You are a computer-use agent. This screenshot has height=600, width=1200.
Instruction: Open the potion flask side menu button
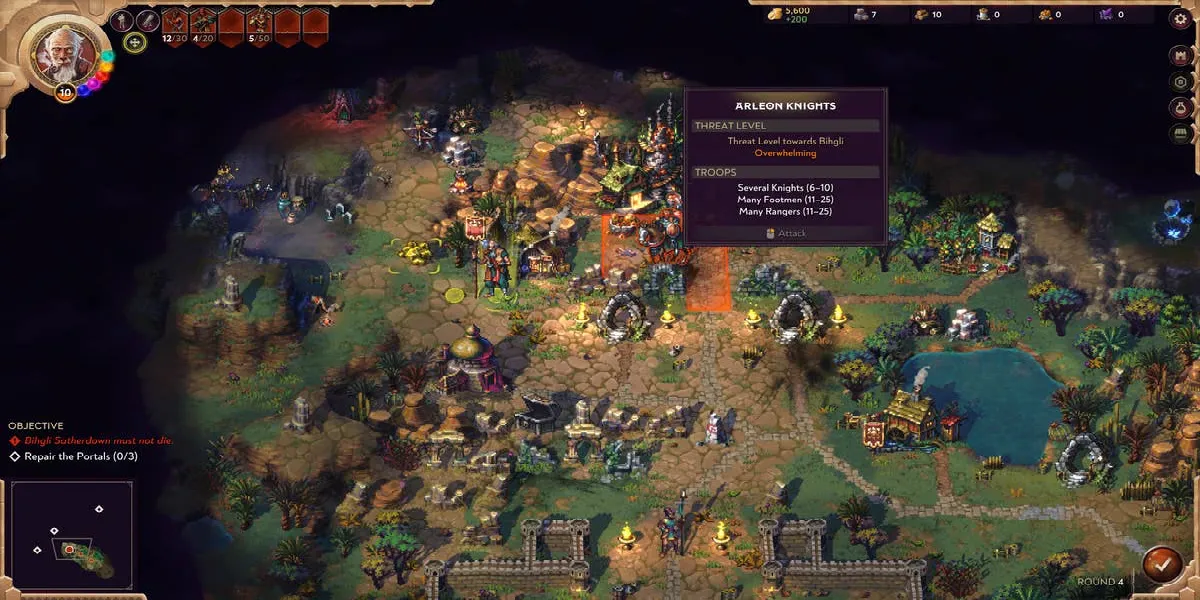(x=1179, y=108)
